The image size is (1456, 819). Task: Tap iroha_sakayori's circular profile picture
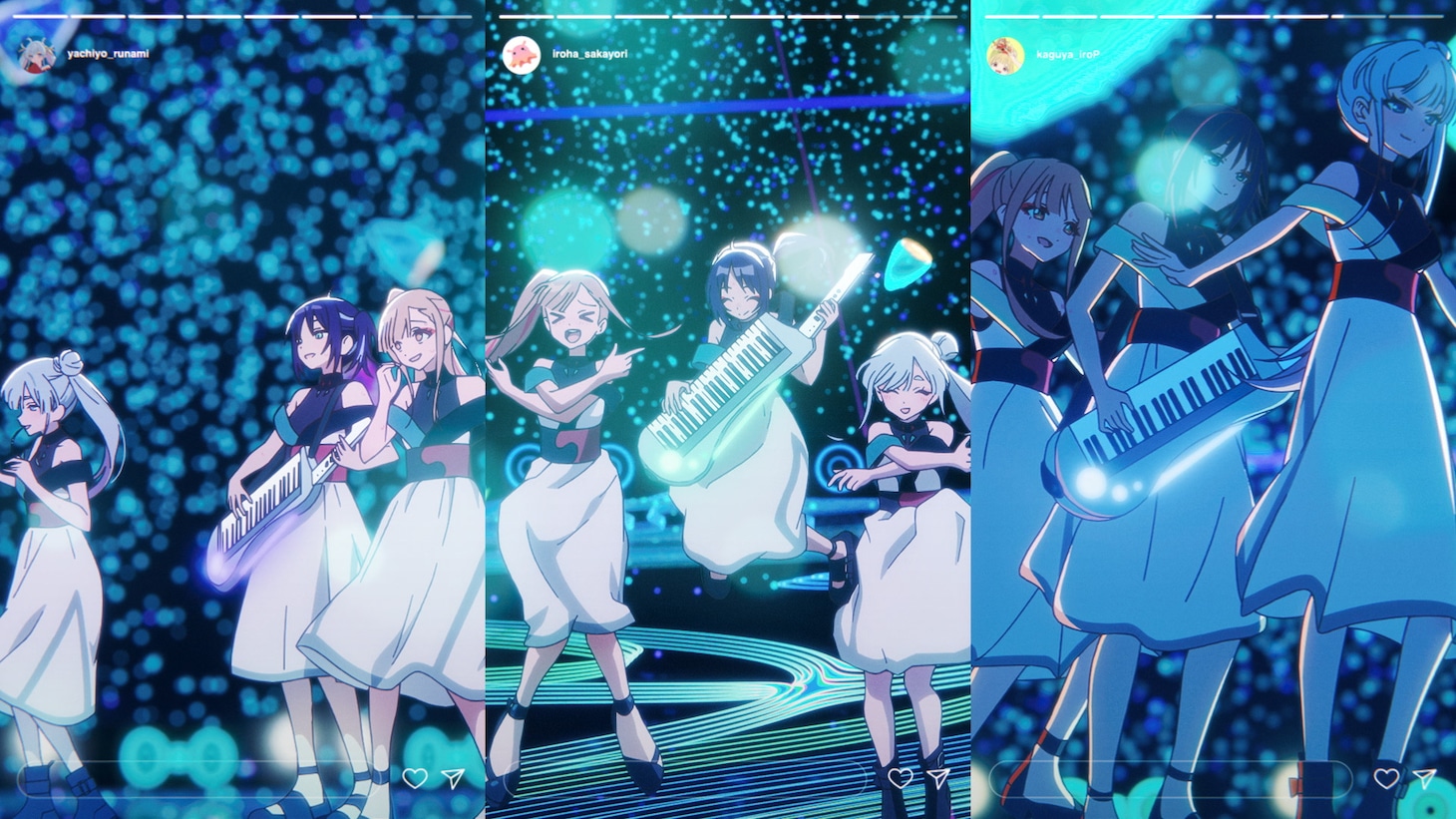(x=521, y=54)
